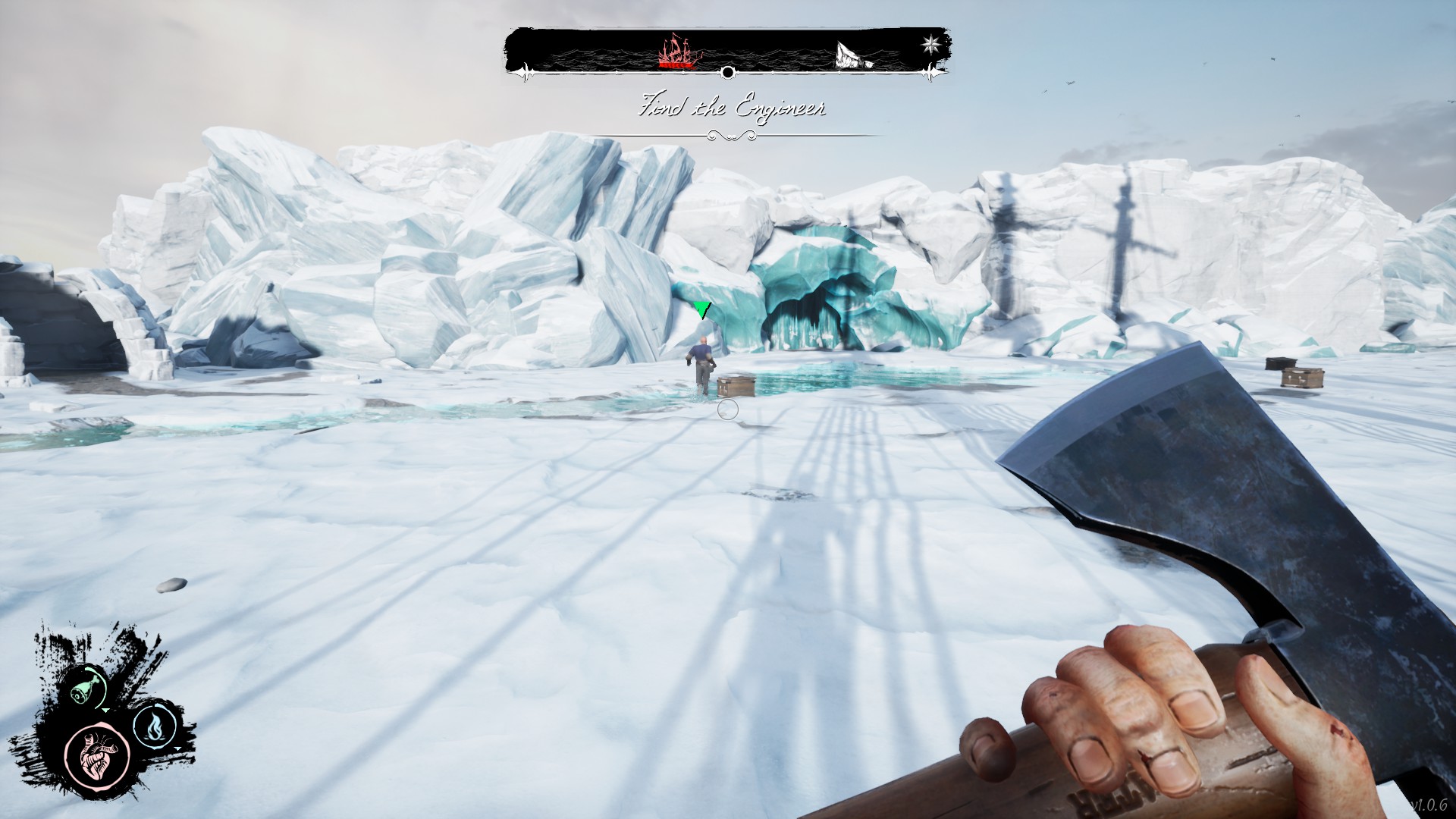The image size is (1456, 819).
Task: Click the hunger meat status icon
Action: pyautogui.click(x=88, y=687)
